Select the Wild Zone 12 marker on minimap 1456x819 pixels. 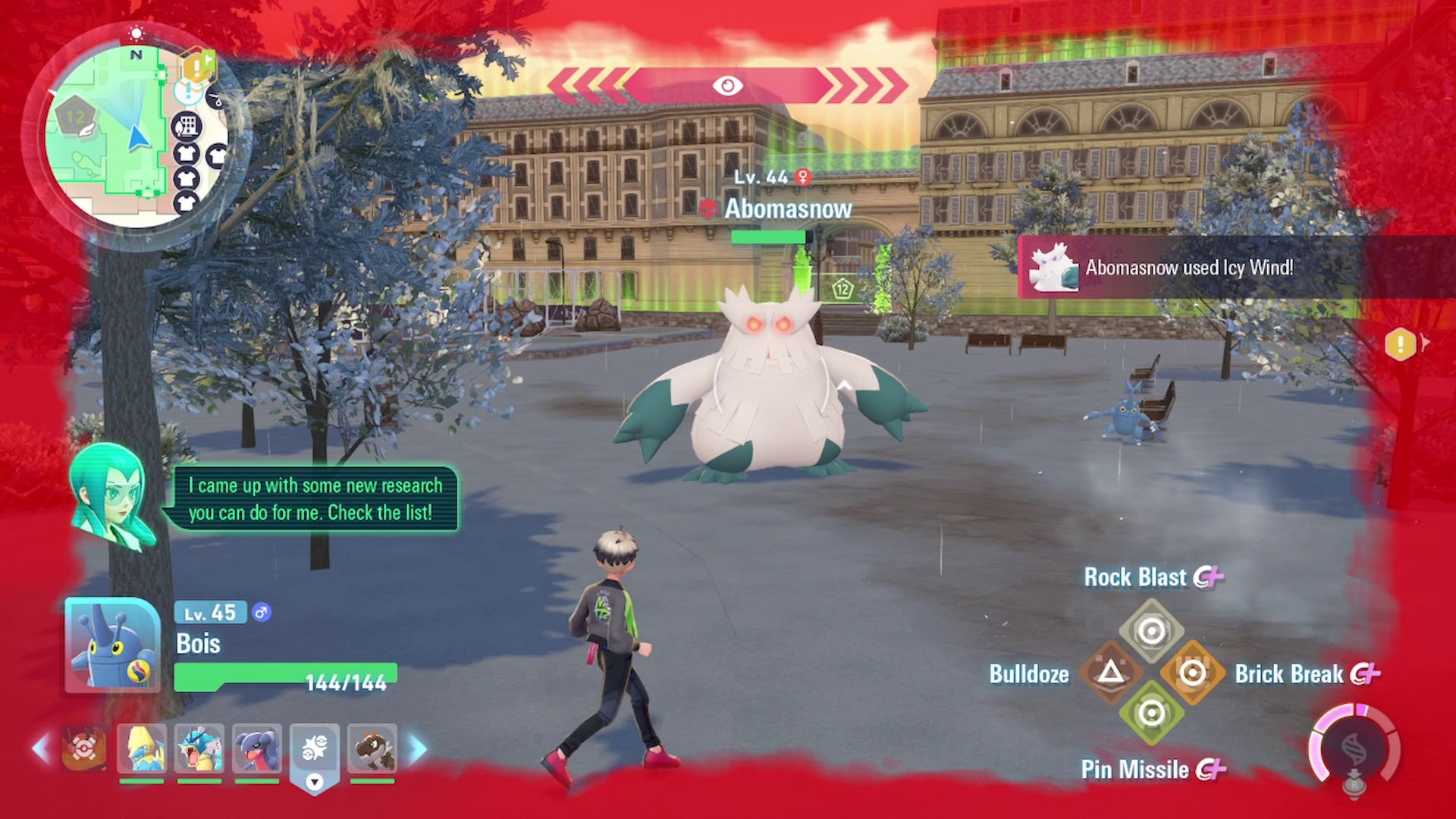(74, 118)
